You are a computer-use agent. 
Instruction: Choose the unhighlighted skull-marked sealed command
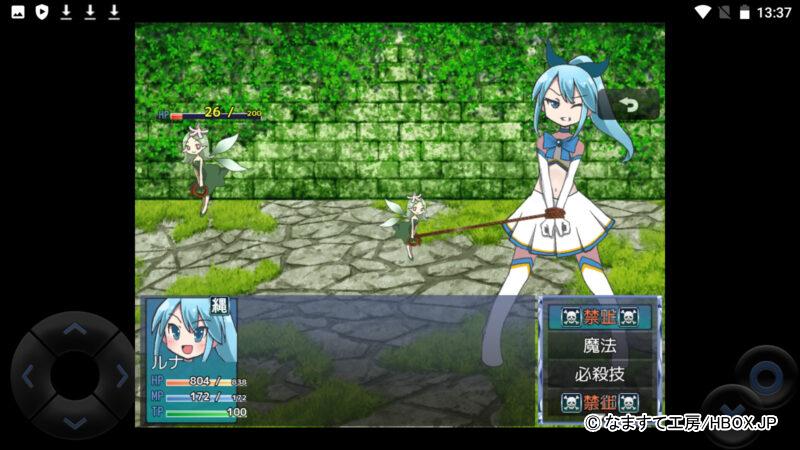(x=600, y=404)
